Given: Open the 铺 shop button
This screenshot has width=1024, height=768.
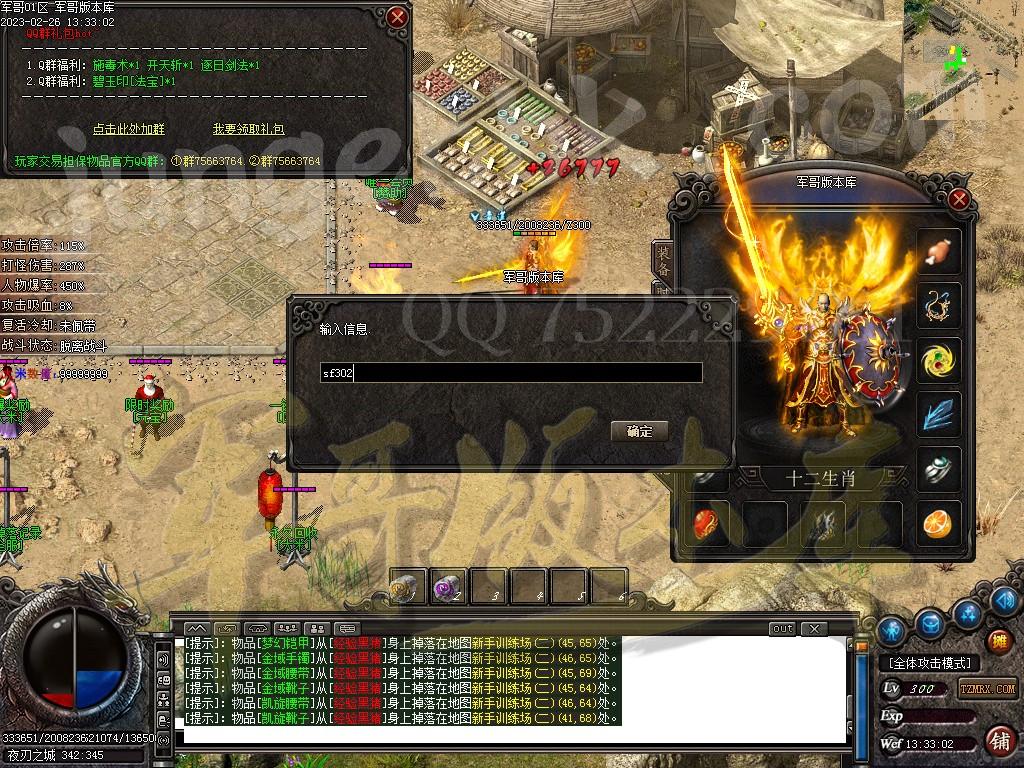Looking at the screenshot, I should (x=998, y=741).
